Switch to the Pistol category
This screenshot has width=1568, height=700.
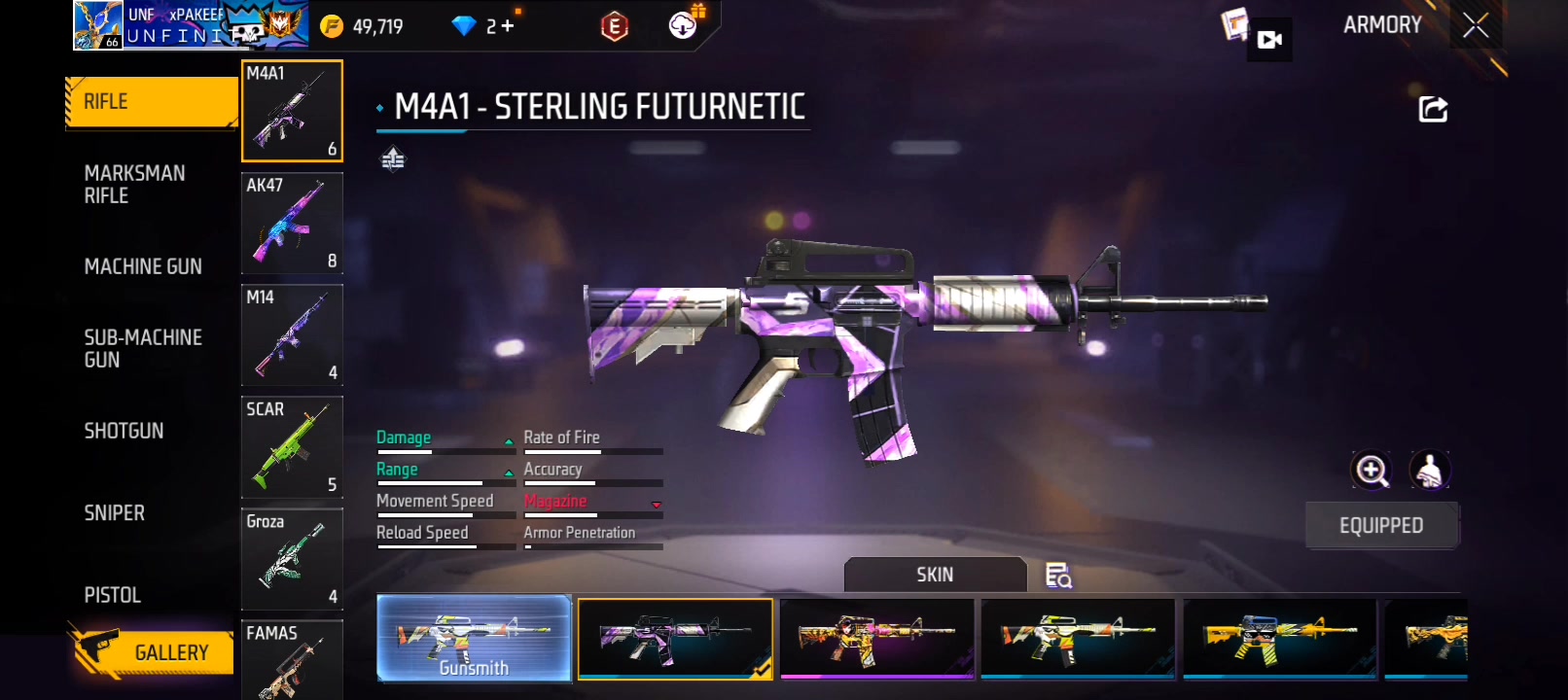click(112, 595)
